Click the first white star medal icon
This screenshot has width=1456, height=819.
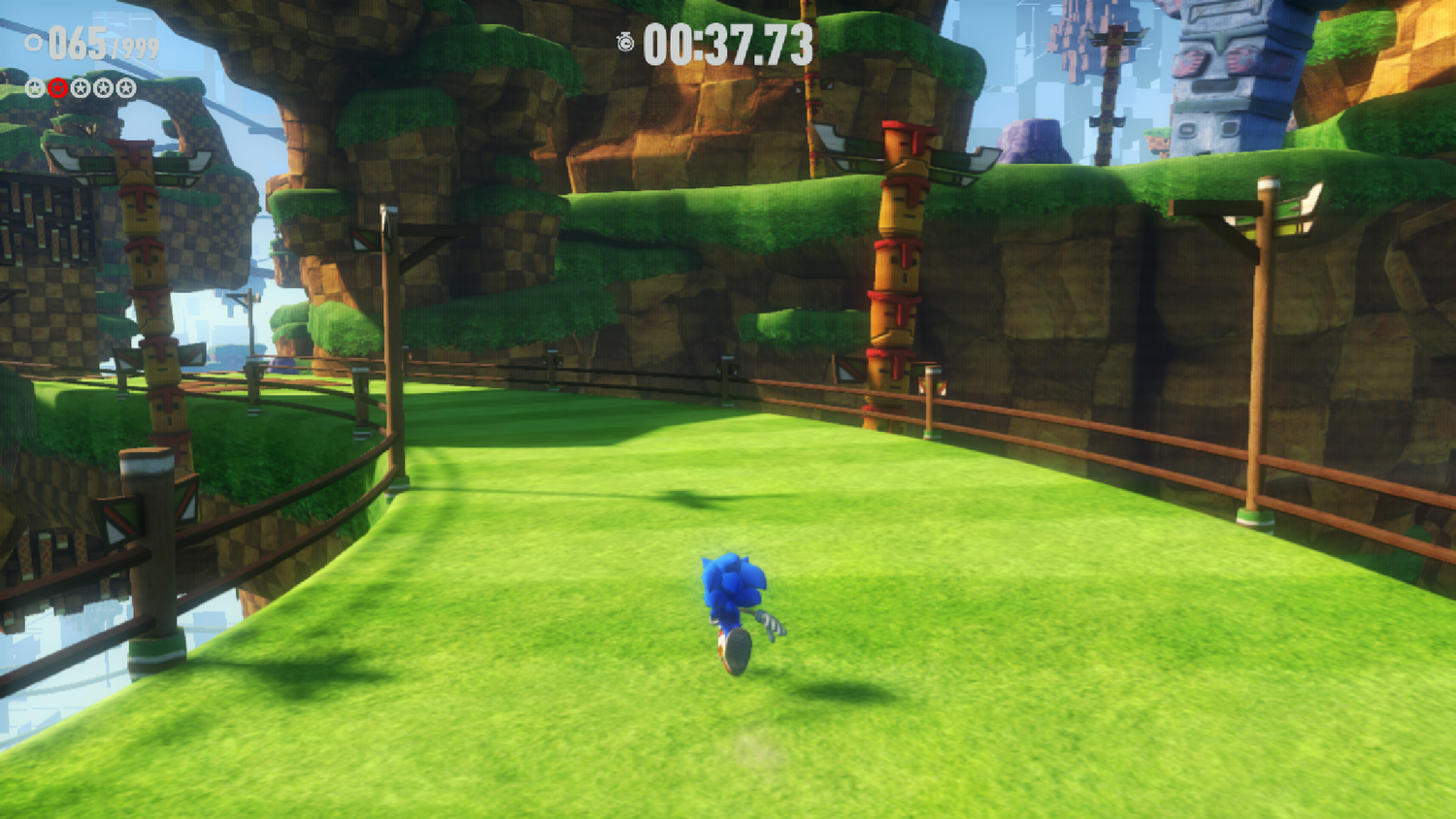(x=35, y=87)
